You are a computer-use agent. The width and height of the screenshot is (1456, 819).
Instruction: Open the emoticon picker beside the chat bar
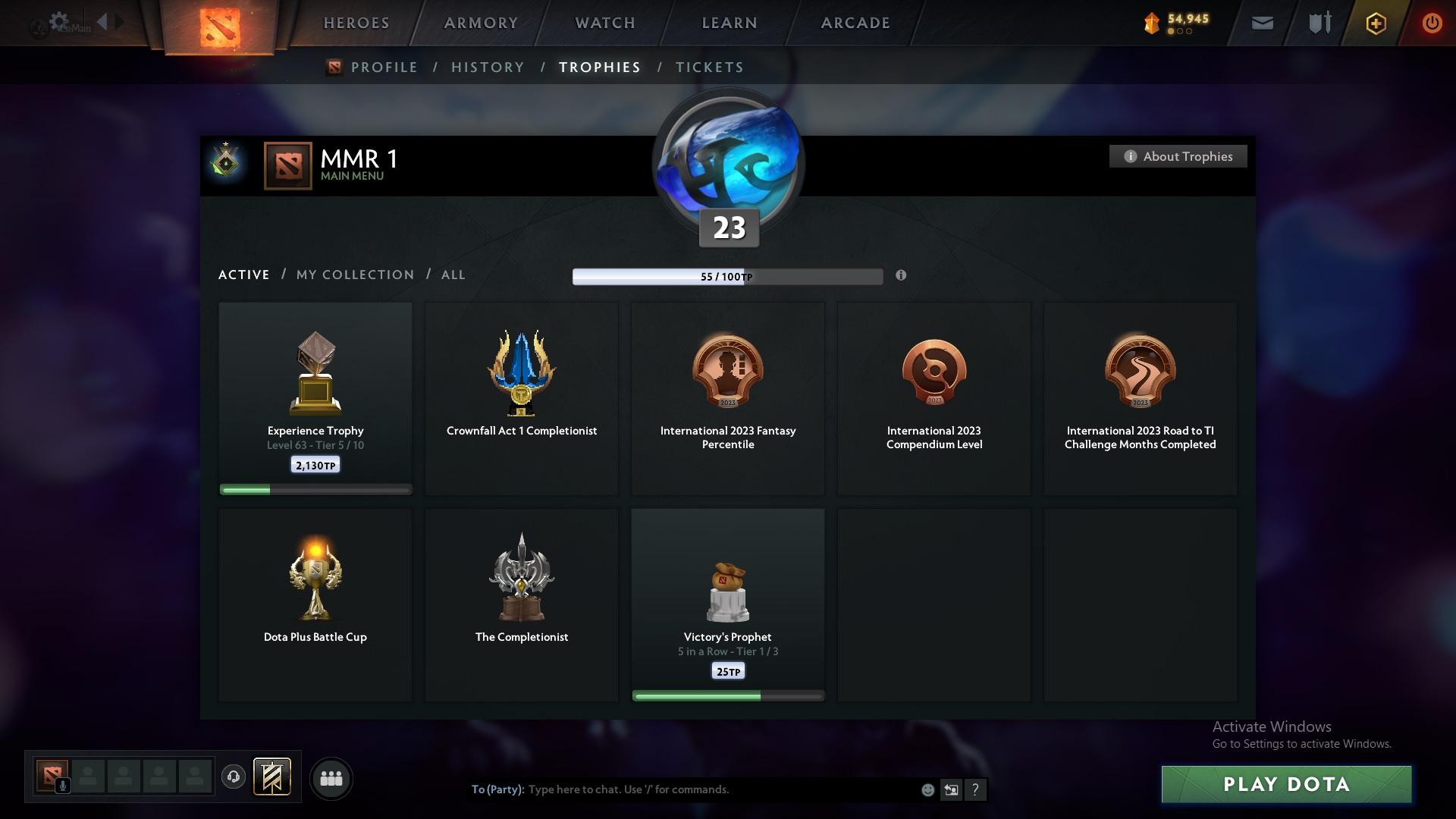pos(927,789)
